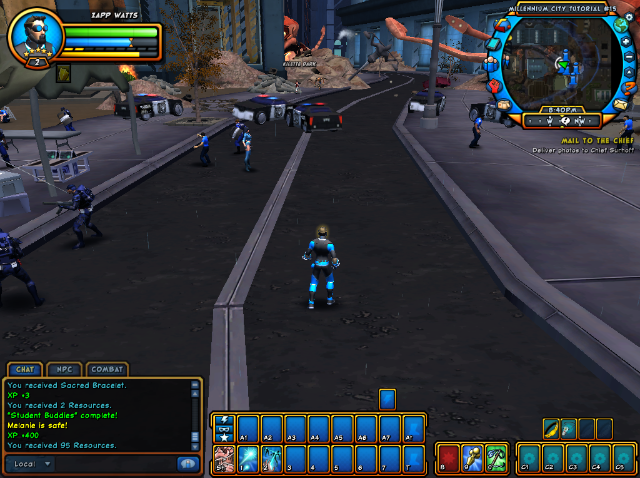Switch to the Combat chat tab

tap(107, 370)
